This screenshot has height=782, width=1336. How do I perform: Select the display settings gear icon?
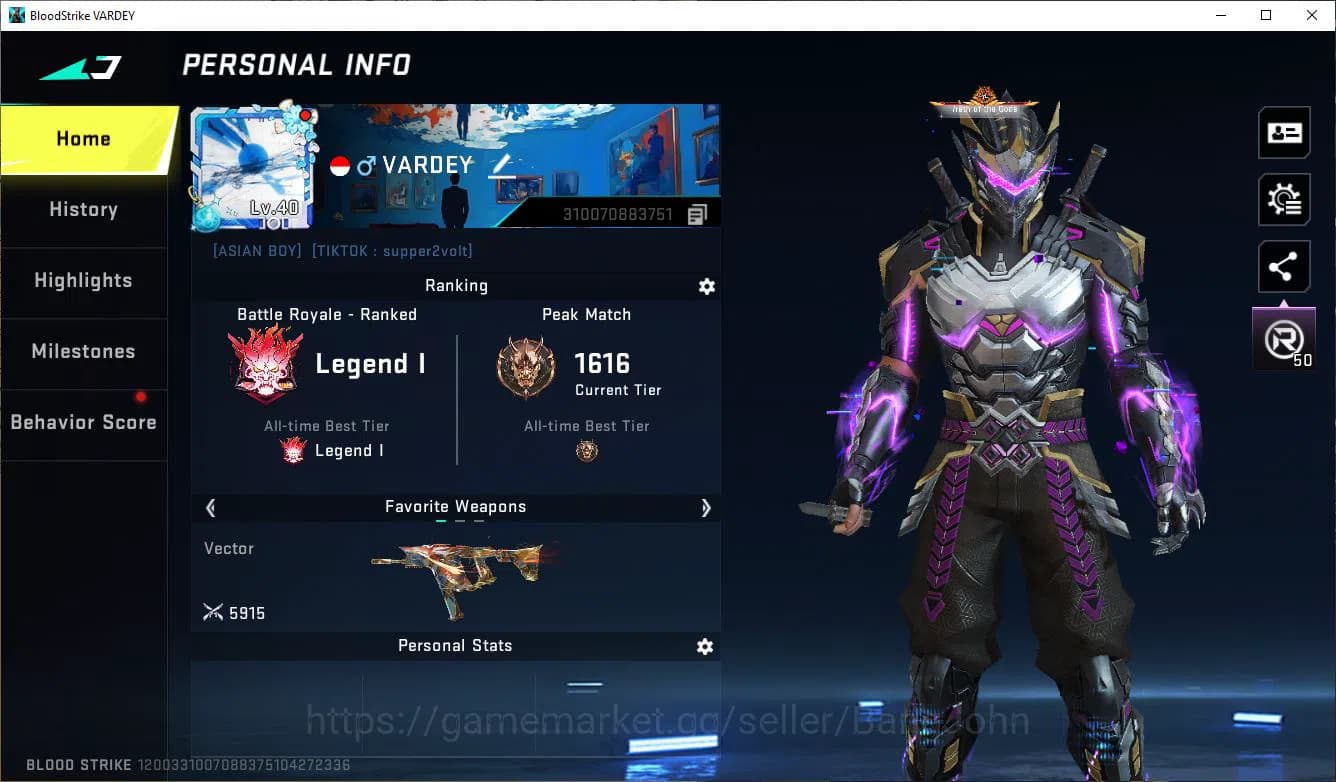(1284, 199)
